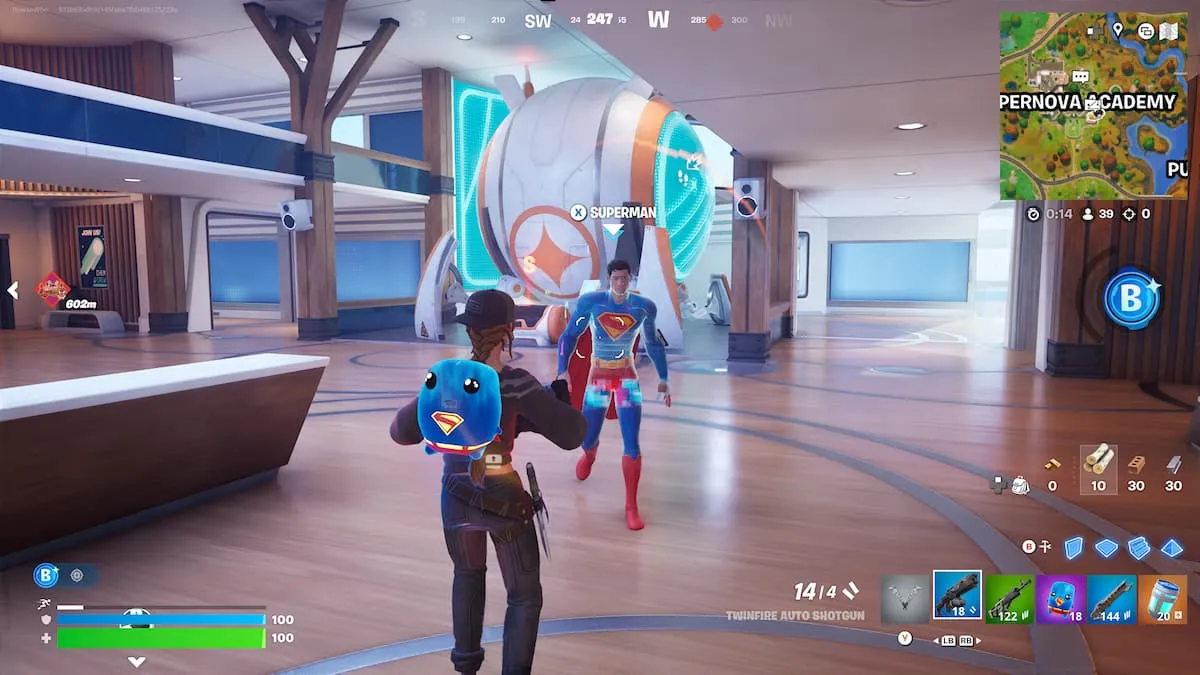Select the stairs building piece

pyautogui.click(x=1139, y=548)
